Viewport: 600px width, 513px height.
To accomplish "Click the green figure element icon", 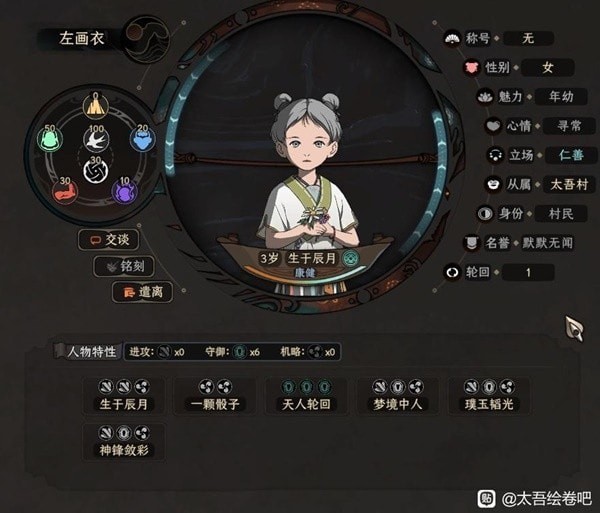I will tap(49, 141).
